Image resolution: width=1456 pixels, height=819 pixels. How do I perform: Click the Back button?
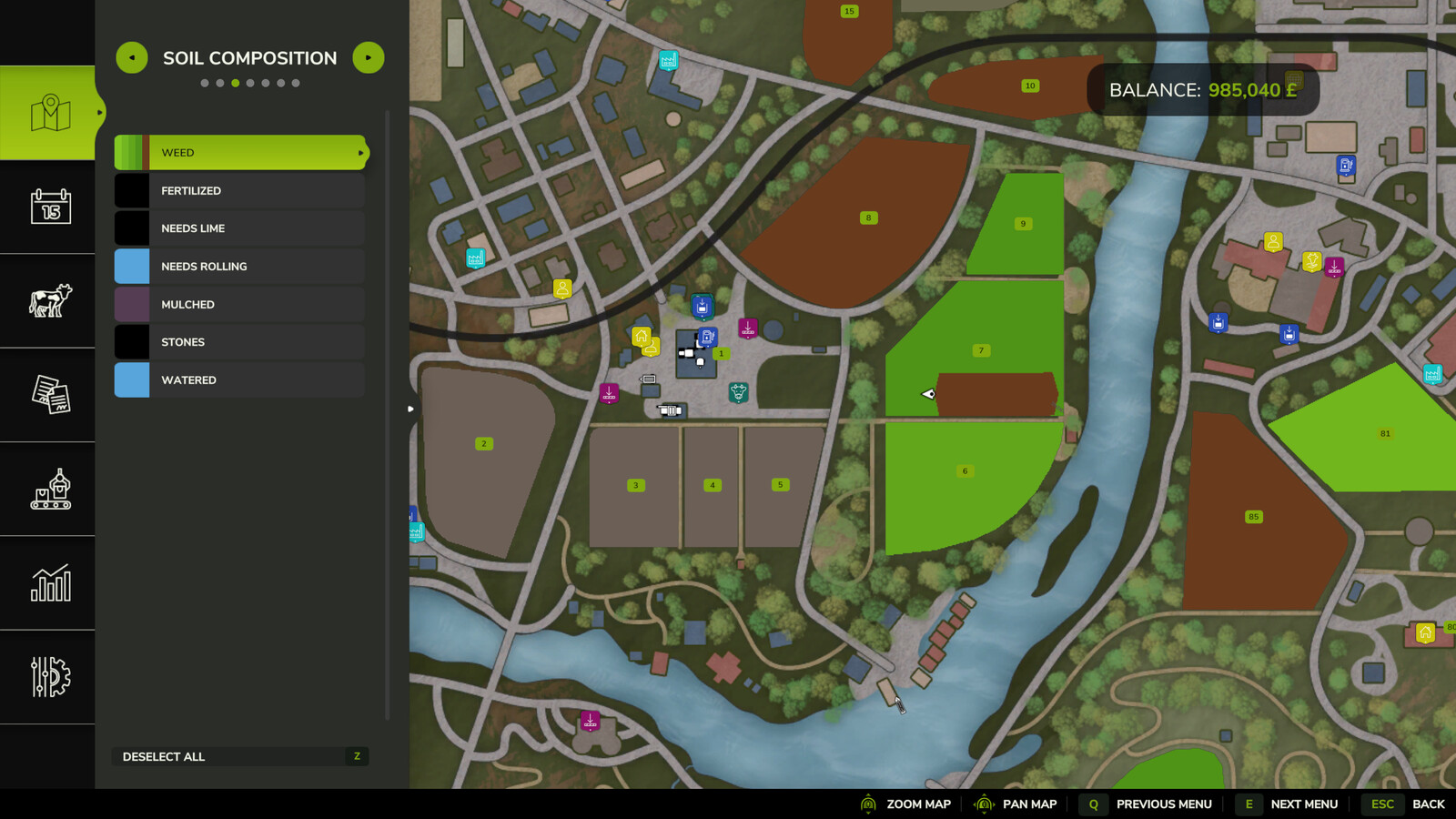(x=1428, y=804)
